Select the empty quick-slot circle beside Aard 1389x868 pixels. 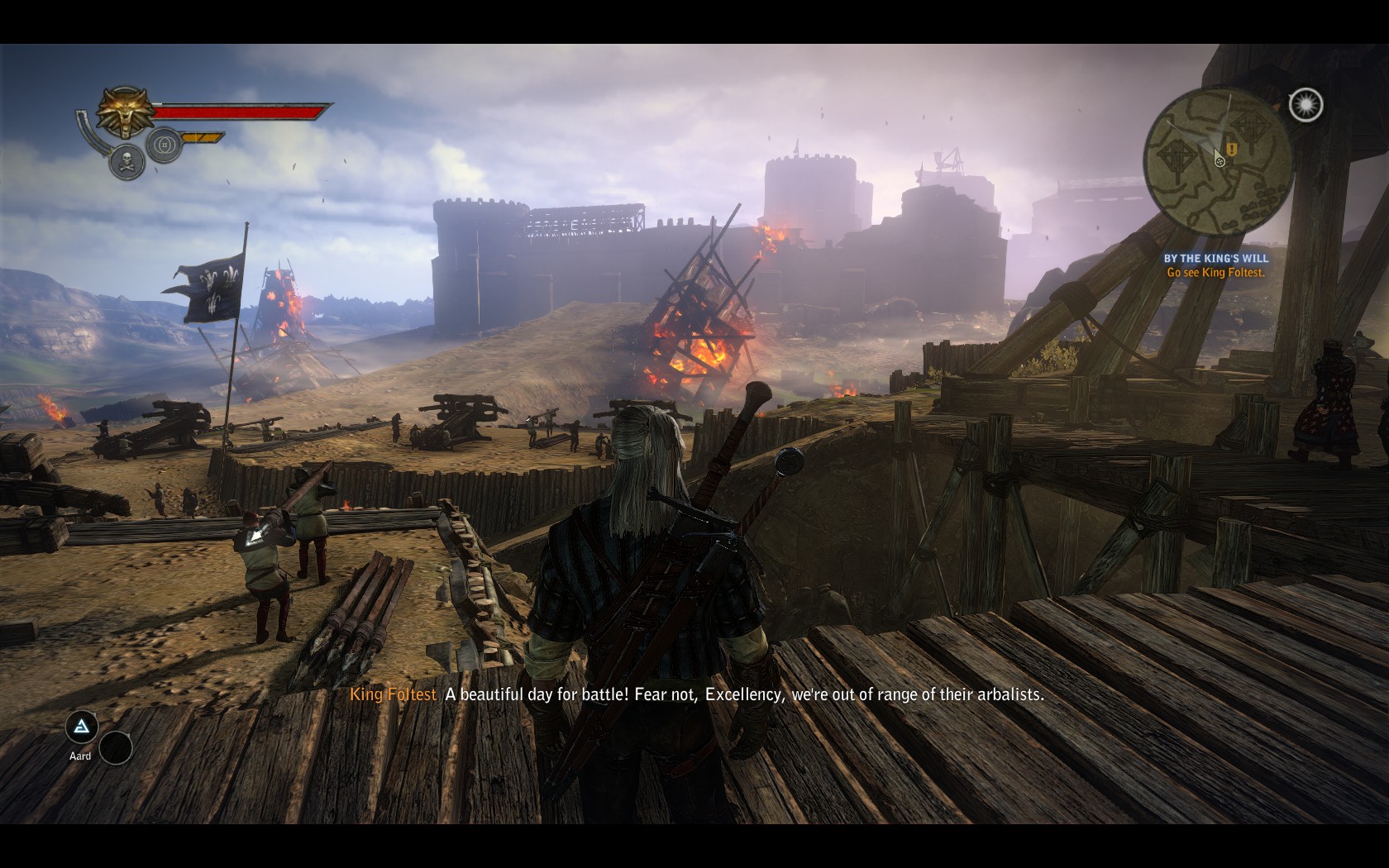pos(116,748)
